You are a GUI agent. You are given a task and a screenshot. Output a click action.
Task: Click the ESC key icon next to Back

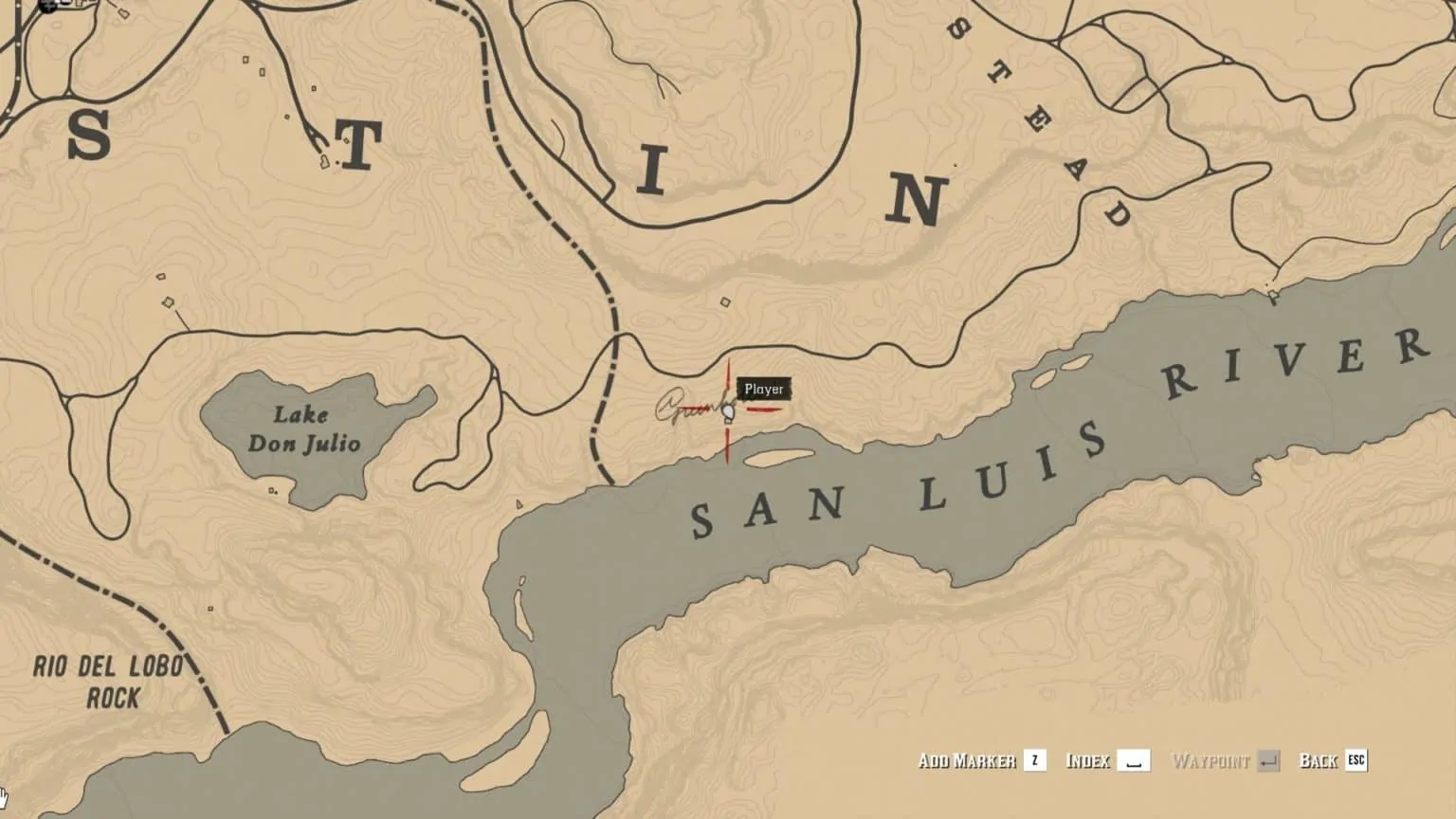click(1356, 760)
